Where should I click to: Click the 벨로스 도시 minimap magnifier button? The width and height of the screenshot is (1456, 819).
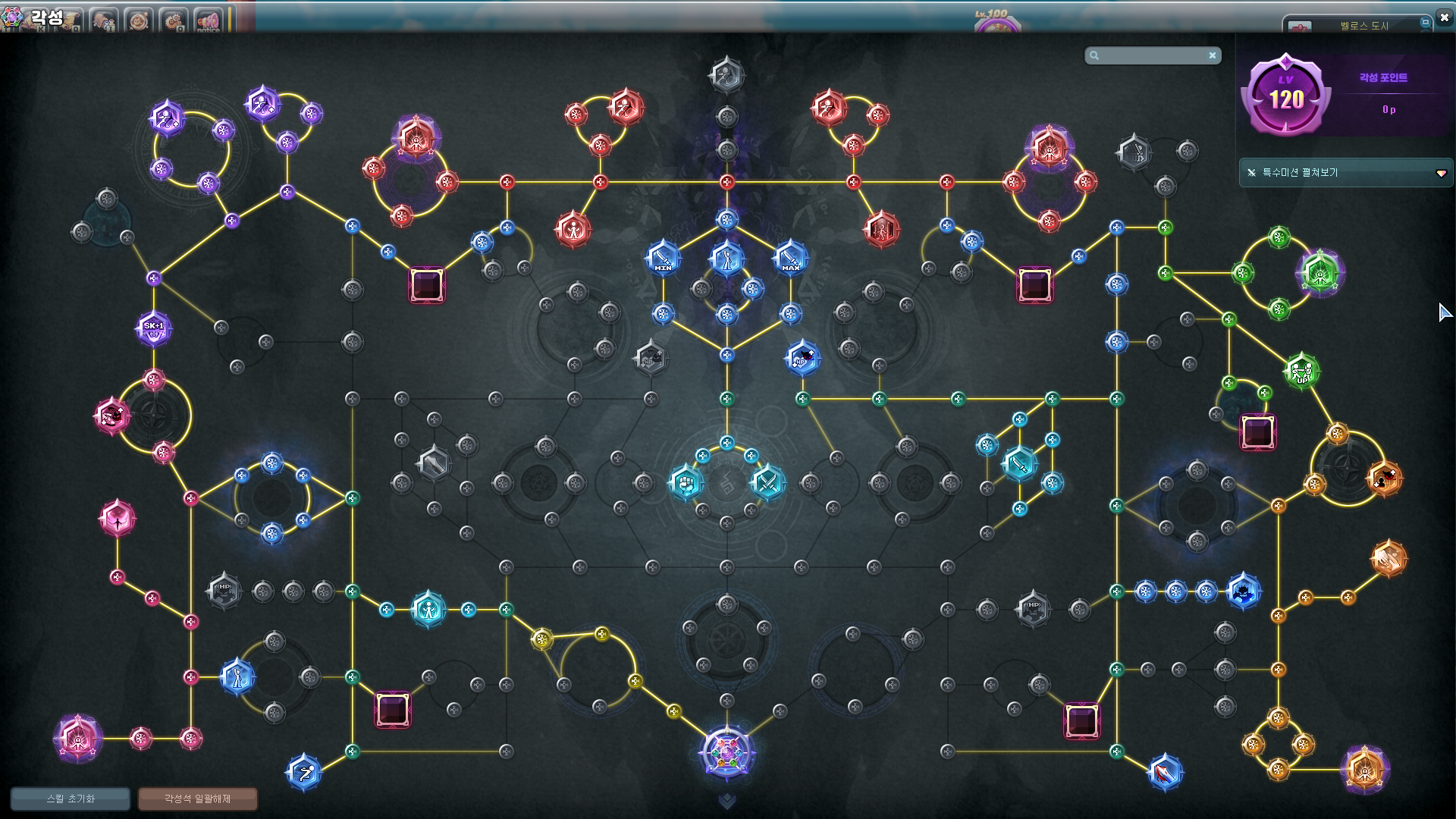coord(1425,23)
